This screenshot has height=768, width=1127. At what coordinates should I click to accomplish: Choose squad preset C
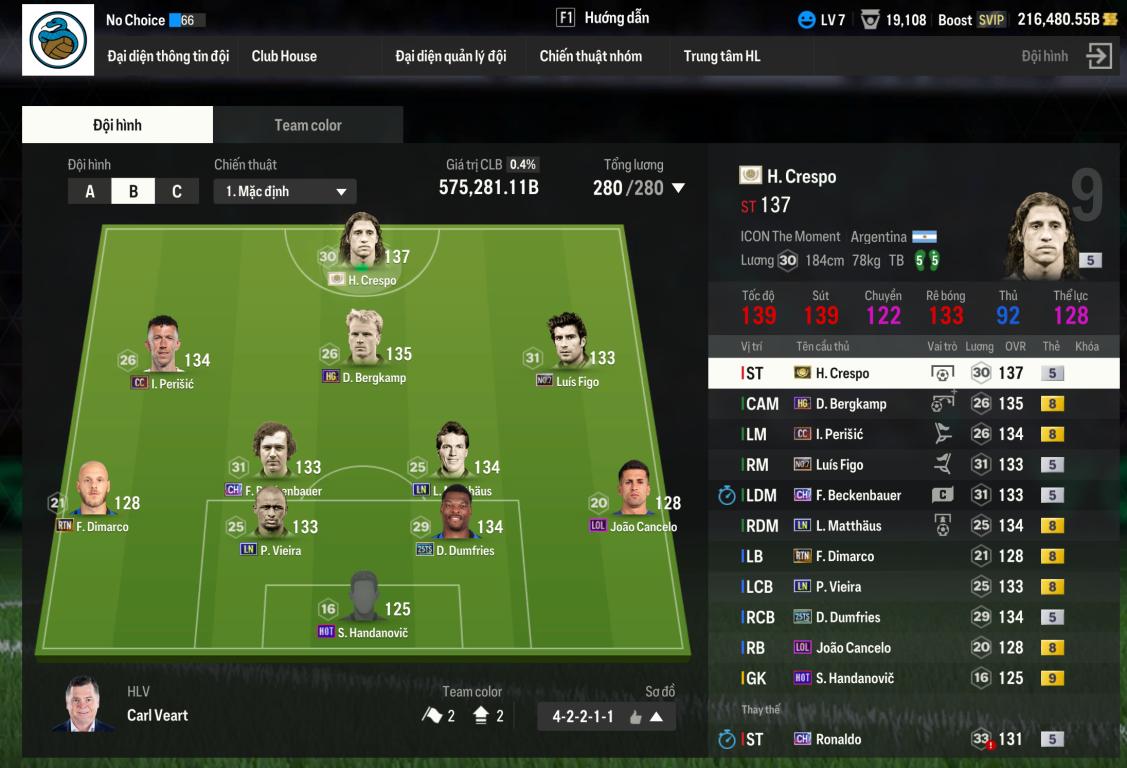click(x=177, y=191)
